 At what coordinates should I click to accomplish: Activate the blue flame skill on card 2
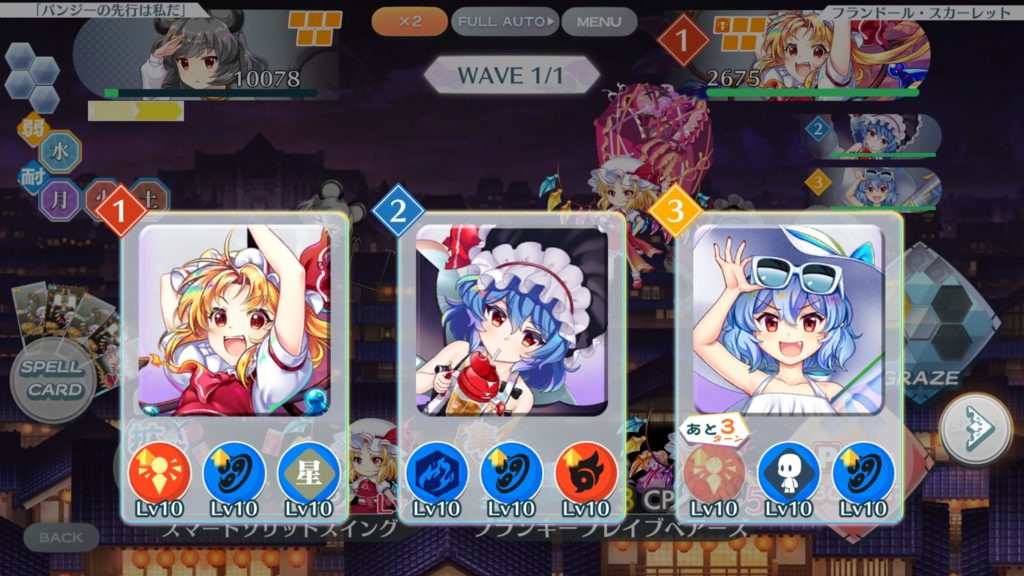click(x=437, y=472)
